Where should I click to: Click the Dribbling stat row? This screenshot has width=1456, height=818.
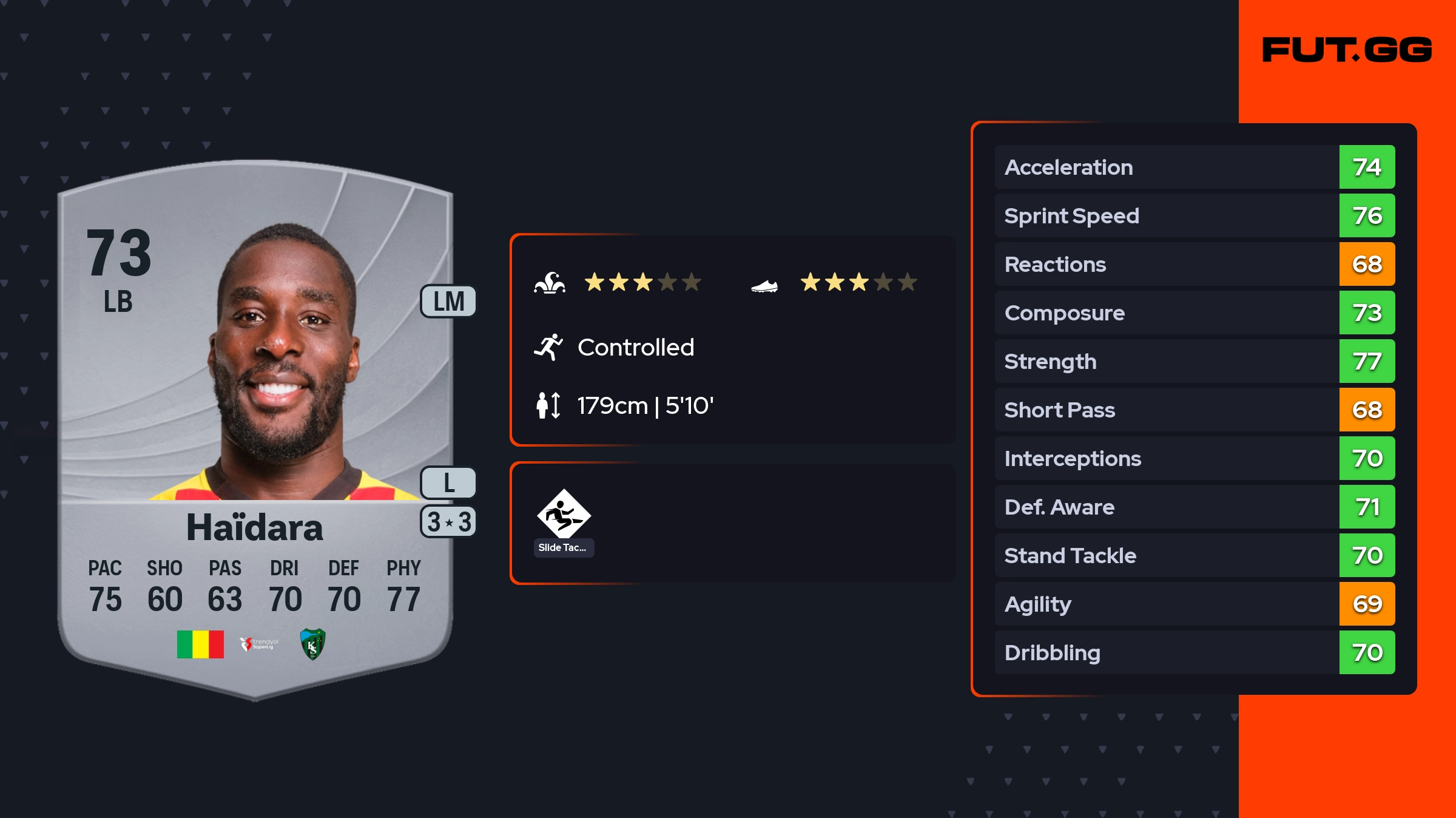pos(1194,652)
